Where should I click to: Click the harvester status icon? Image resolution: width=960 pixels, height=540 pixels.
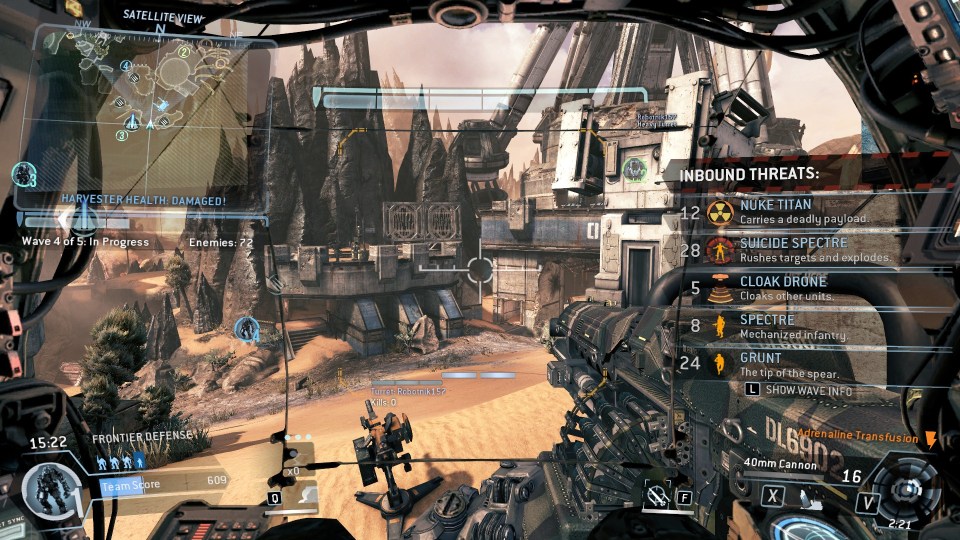tap(23, 174)
